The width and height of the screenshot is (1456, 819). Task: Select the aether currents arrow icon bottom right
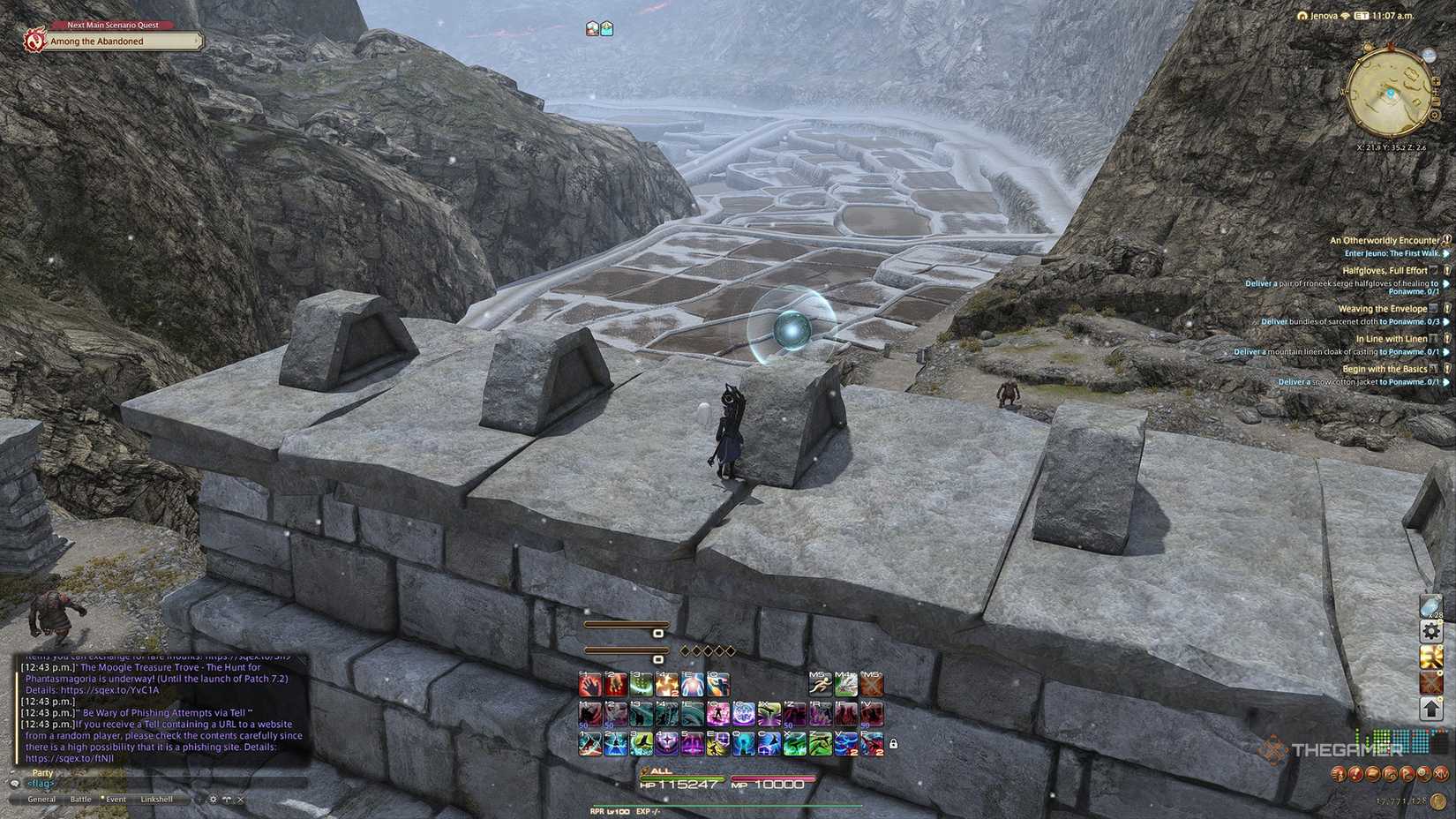1430,707
